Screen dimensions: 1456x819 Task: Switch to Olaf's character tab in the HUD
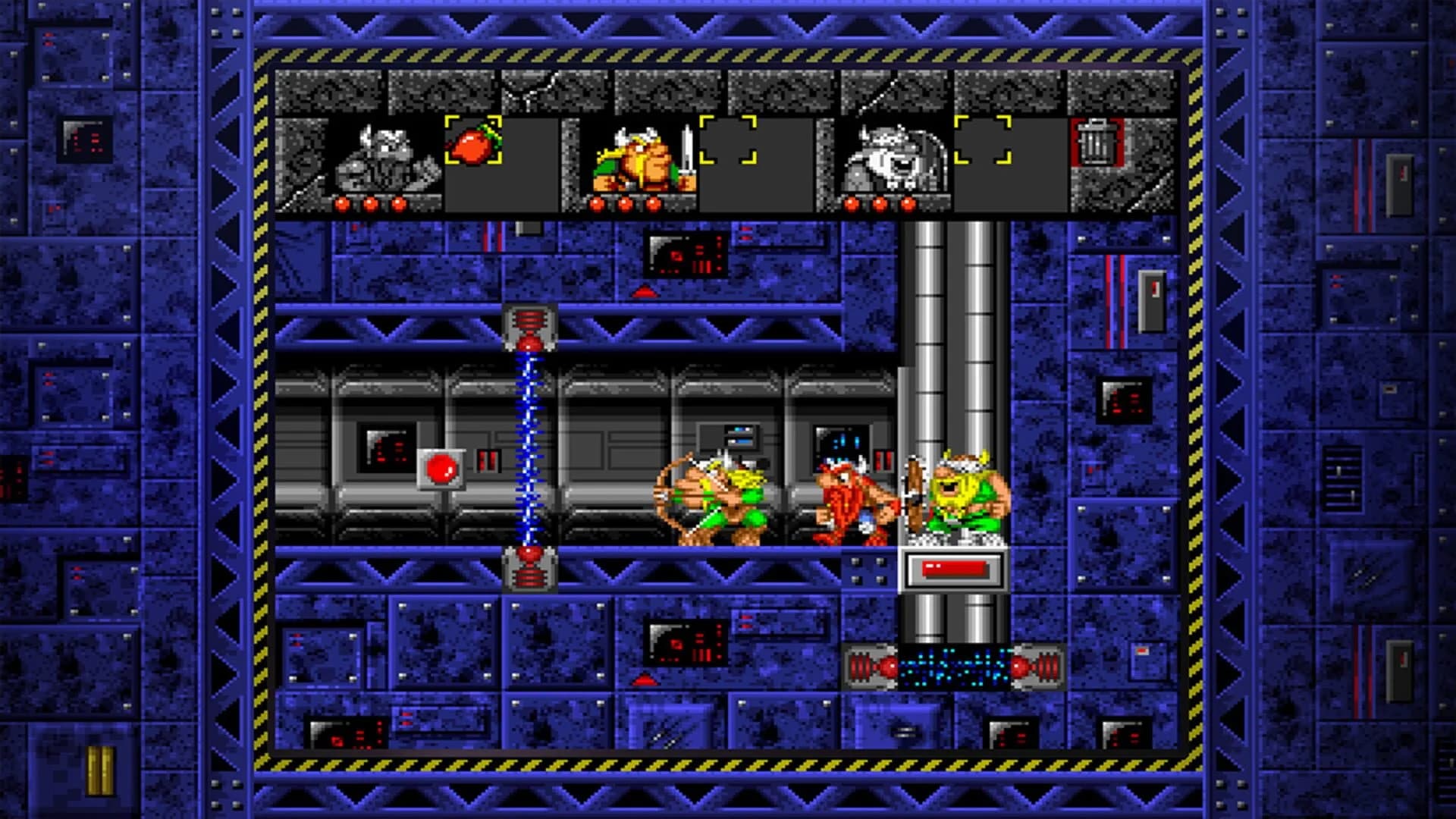pos(895,161)
